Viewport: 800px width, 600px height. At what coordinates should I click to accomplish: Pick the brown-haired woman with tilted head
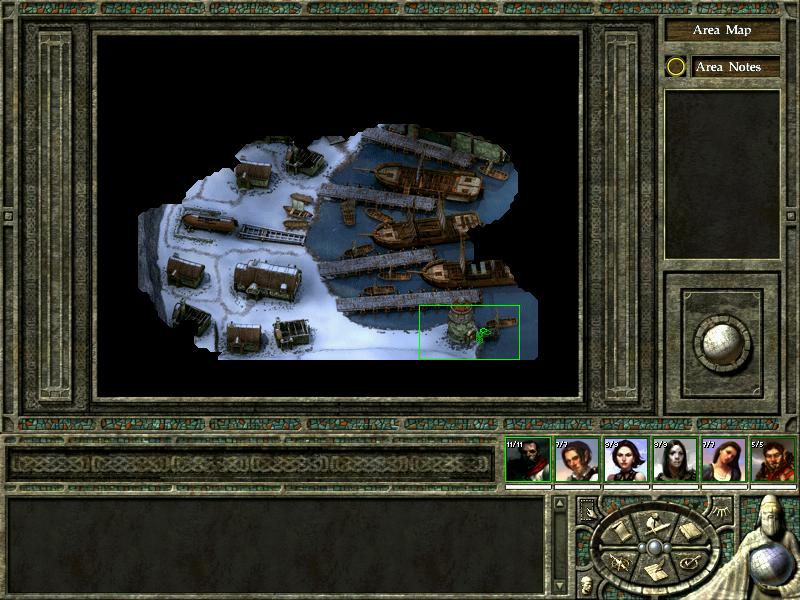721,461
